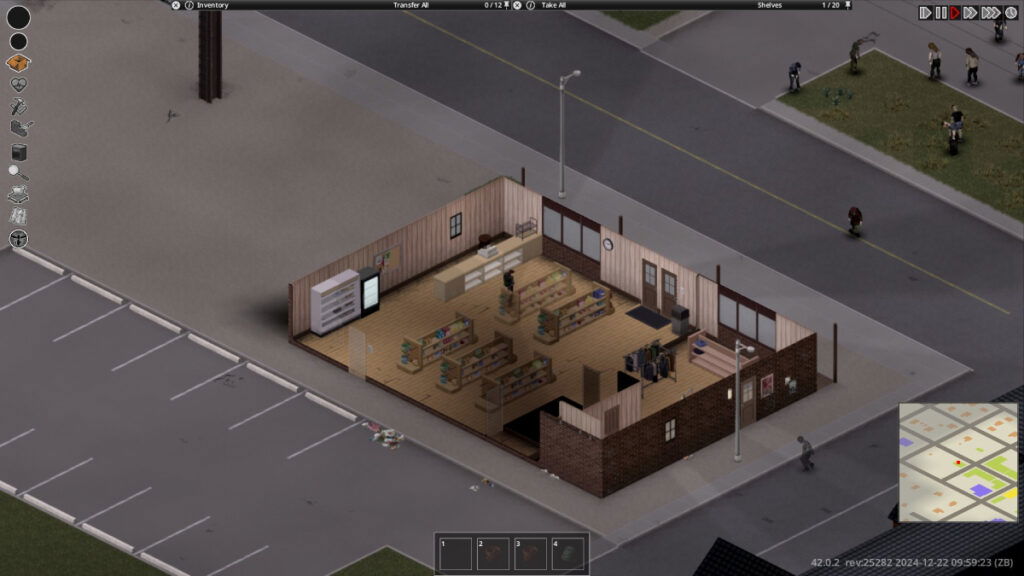Set game to normal play speed

(955, 13)
